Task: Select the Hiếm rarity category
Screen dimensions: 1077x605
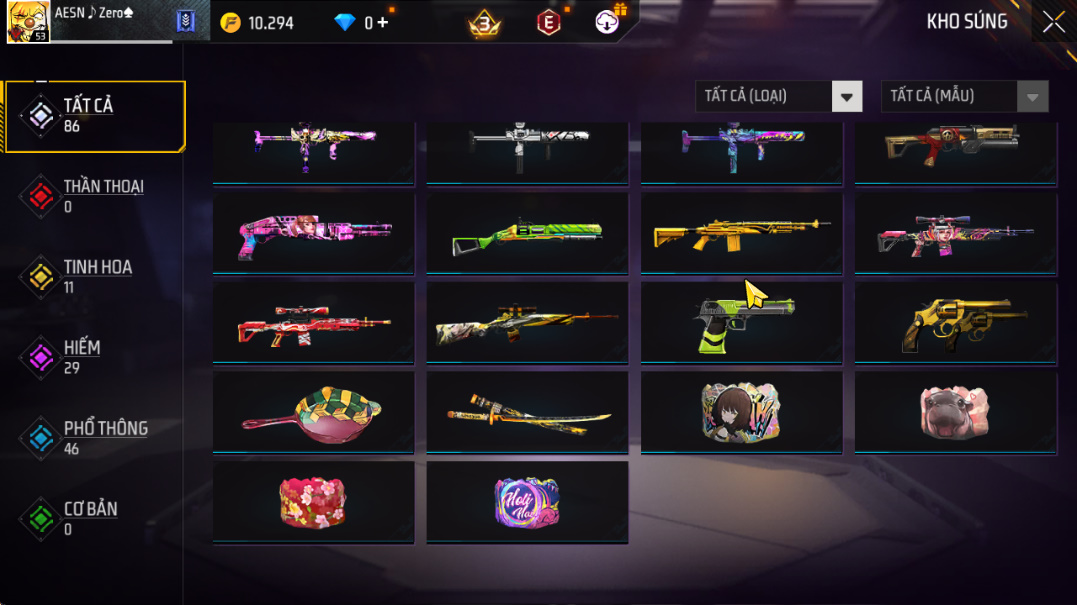Action: [x=95, y=357]
